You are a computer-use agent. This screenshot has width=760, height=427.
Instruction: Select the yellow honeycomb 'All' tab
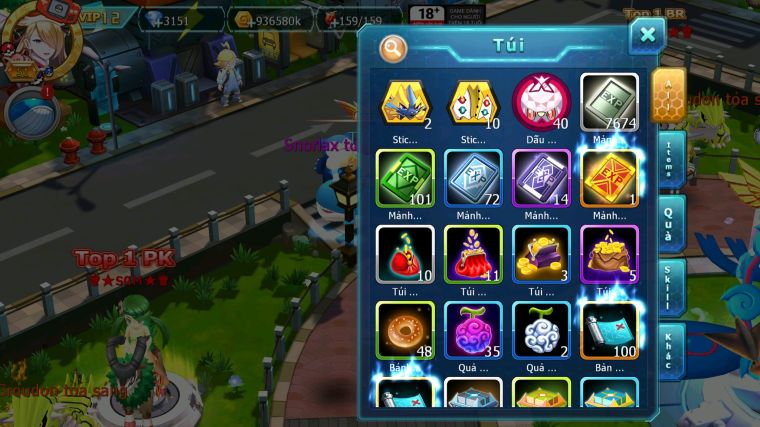coord(668,94)
